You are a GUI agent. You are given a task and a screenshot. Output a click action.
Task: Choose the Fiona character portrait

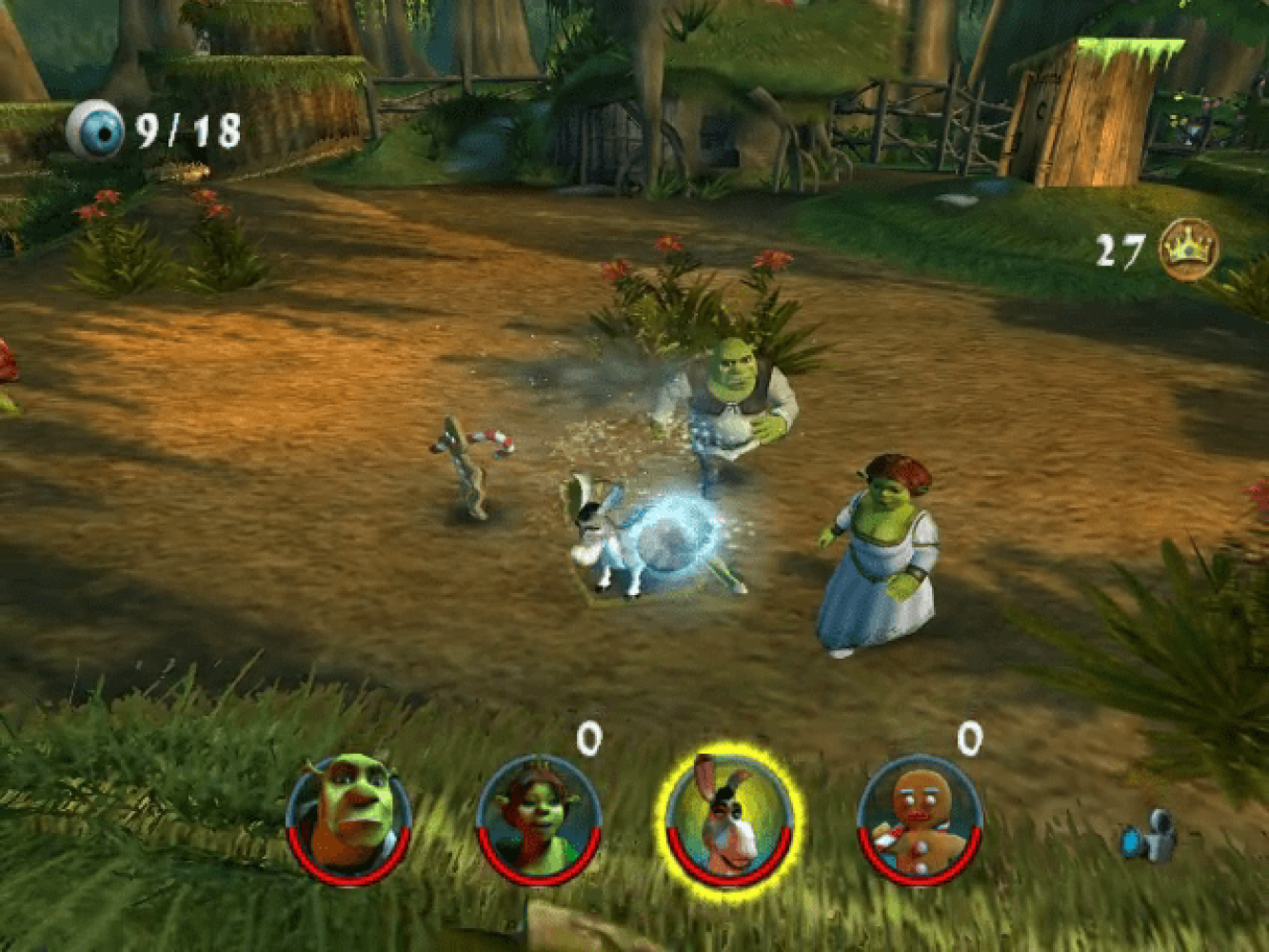[539, 818]
